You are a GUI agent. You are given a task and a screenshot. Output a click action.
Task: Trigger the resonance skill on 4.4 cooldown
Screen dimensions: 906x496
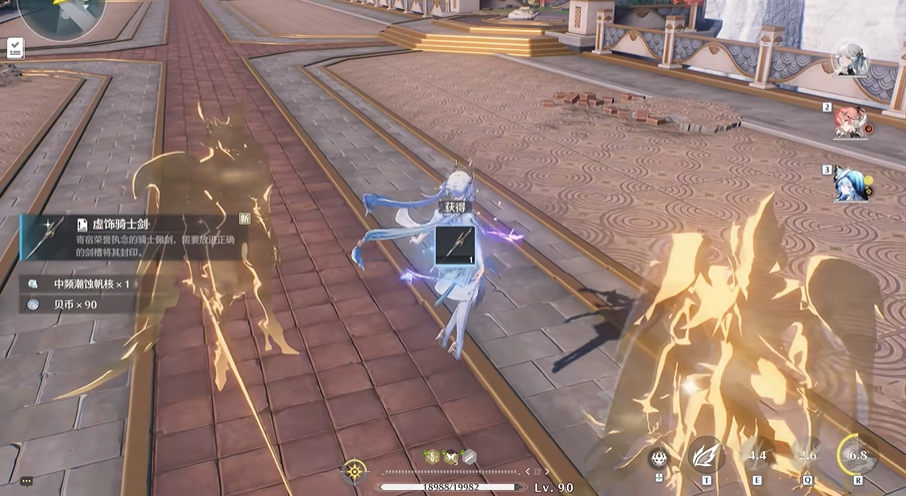click(756, 456)
